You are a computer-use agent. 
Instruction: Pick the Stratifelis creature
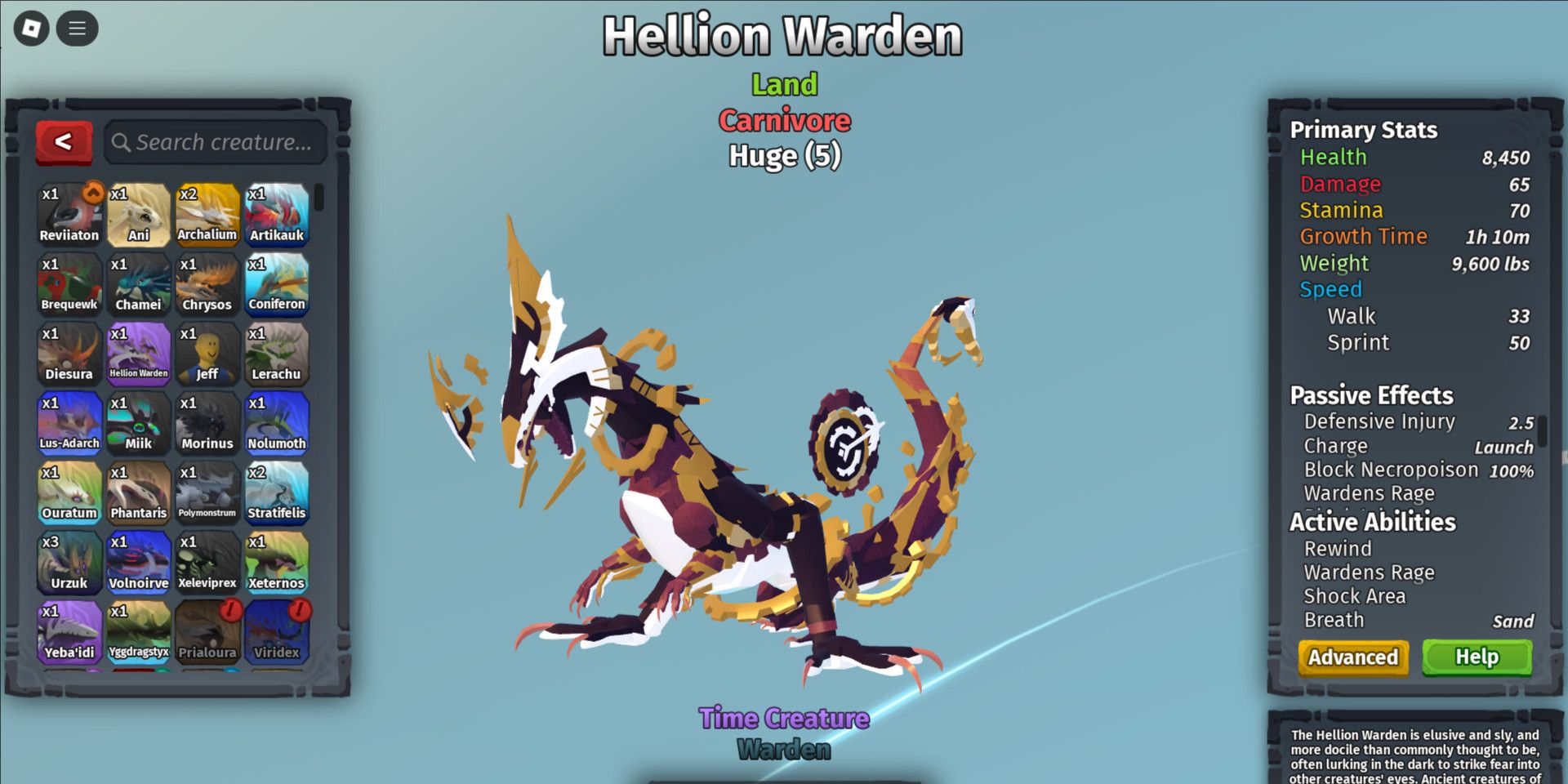[277, 492]
